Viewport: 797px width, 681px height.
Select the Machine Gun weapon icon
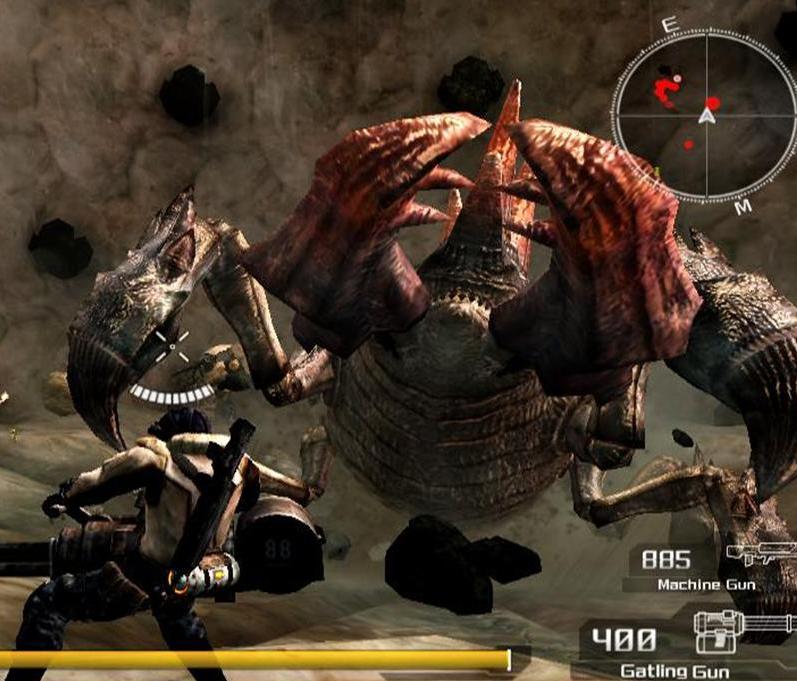point(753,556)
